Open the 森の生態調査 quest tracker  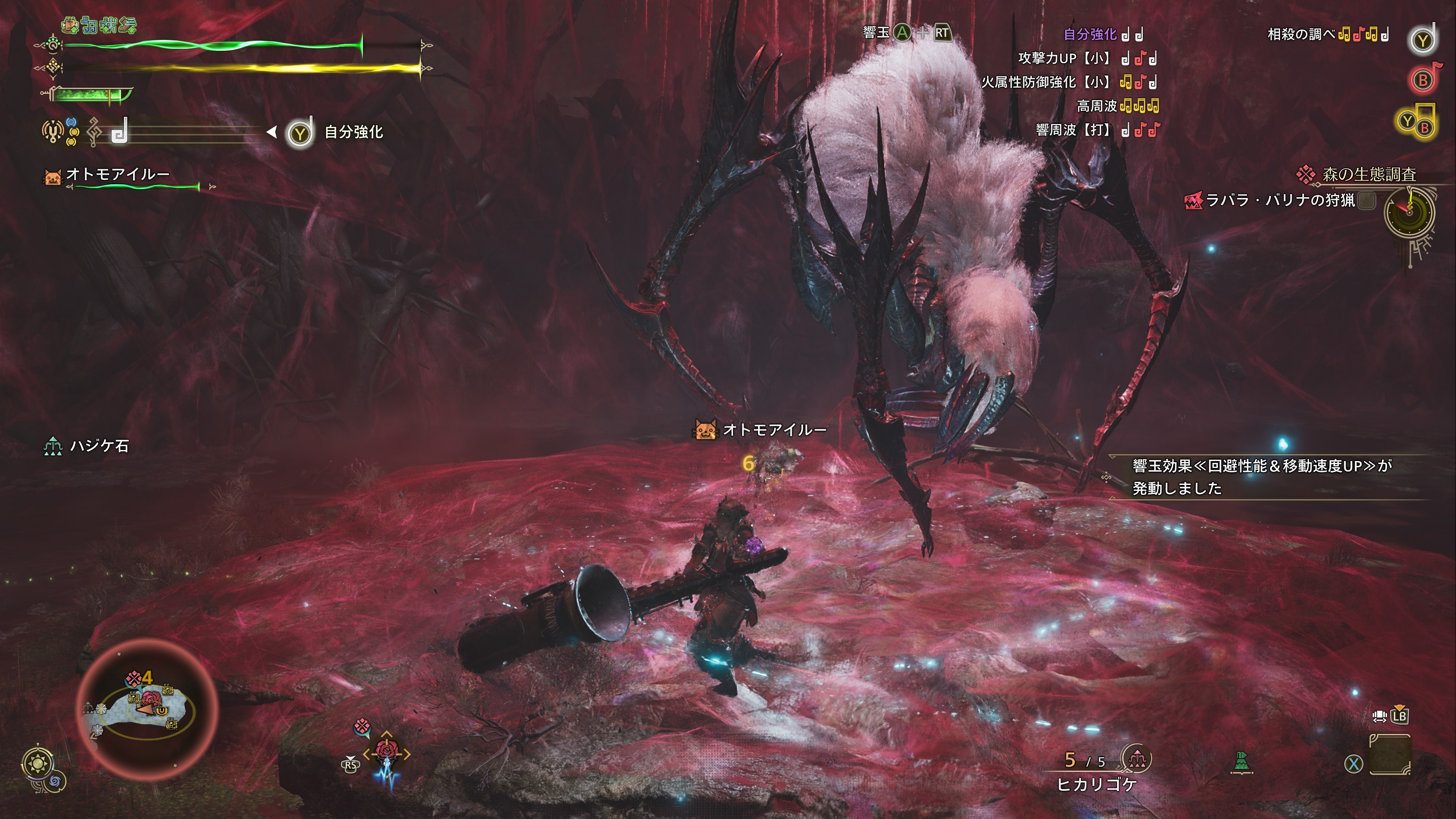(x=1368, y=175)
